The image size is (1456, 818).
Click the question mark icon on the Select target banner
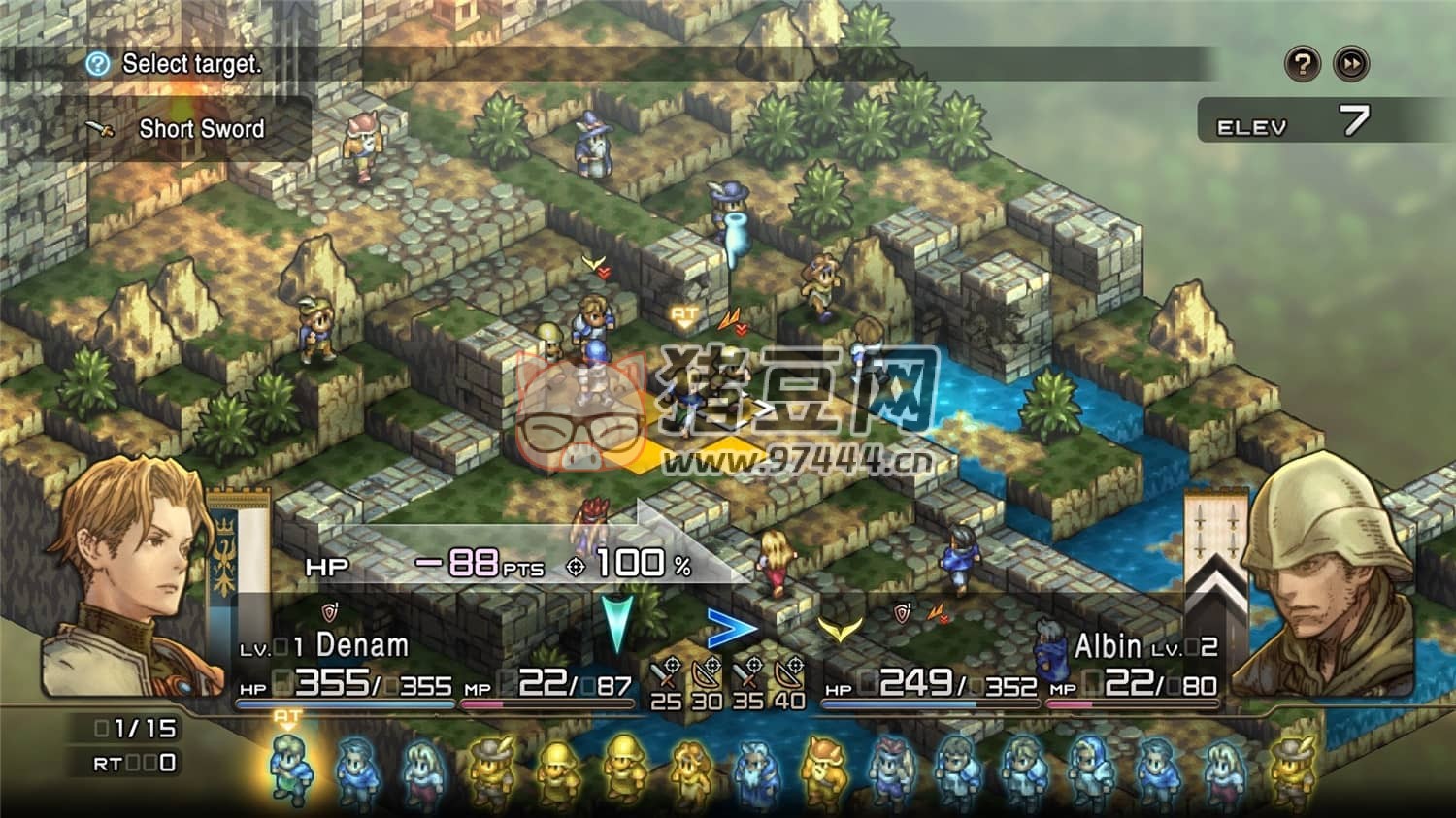pyautogui.click(x=96, y=65)
